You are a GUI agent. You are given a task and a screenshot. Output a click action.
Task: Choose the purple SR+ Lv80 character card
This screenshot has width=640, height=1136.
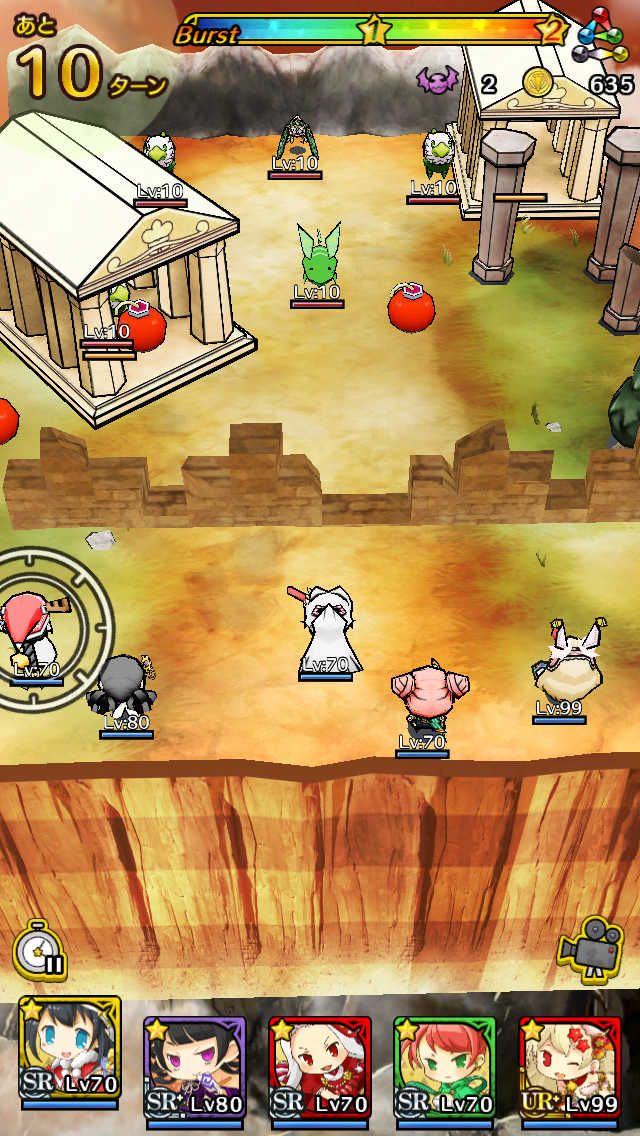pos(194,1063)
